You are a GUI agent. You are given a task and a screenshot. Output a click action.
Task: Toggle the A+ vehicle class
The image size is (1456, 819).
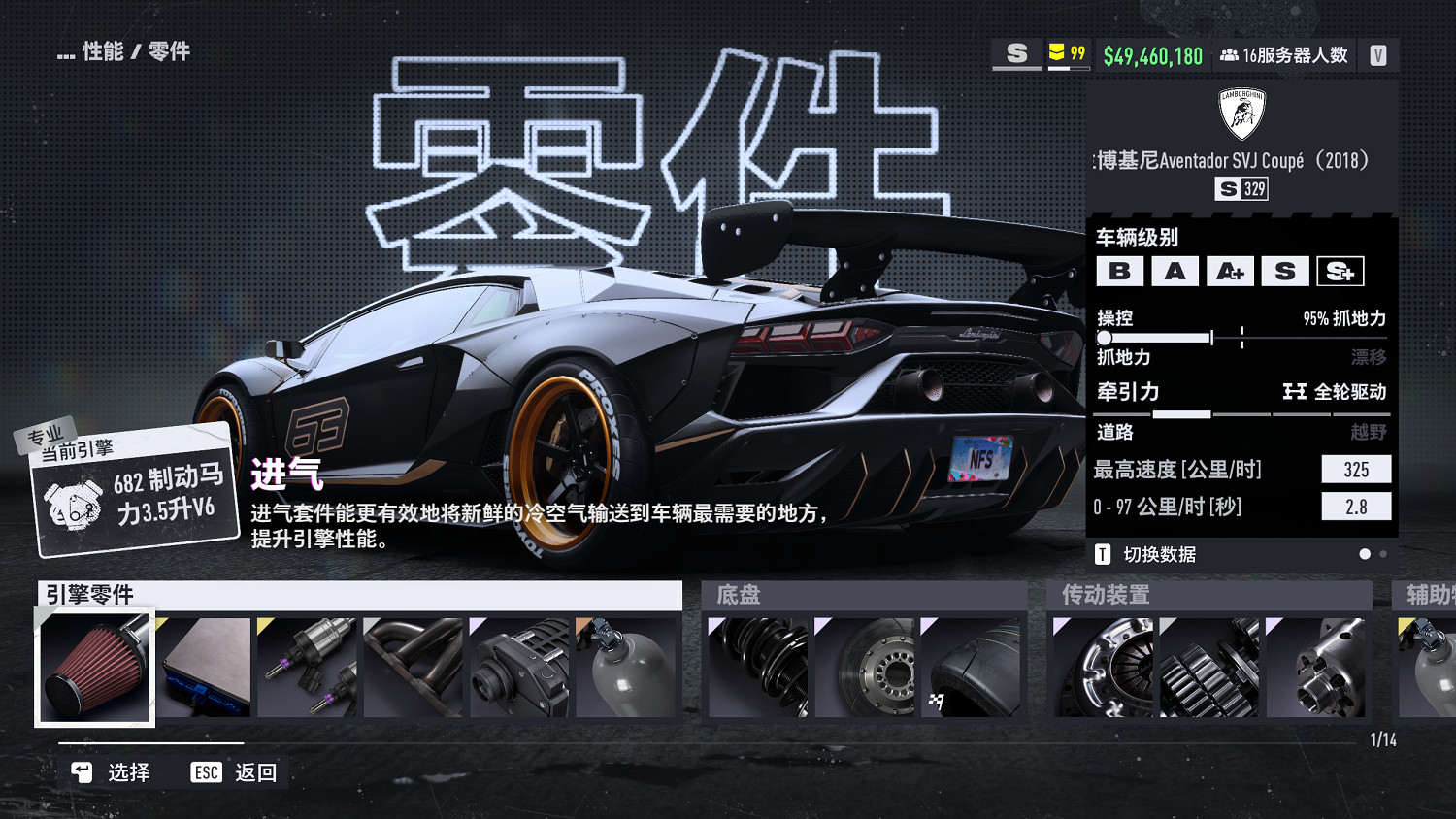tap(1230, 271)
